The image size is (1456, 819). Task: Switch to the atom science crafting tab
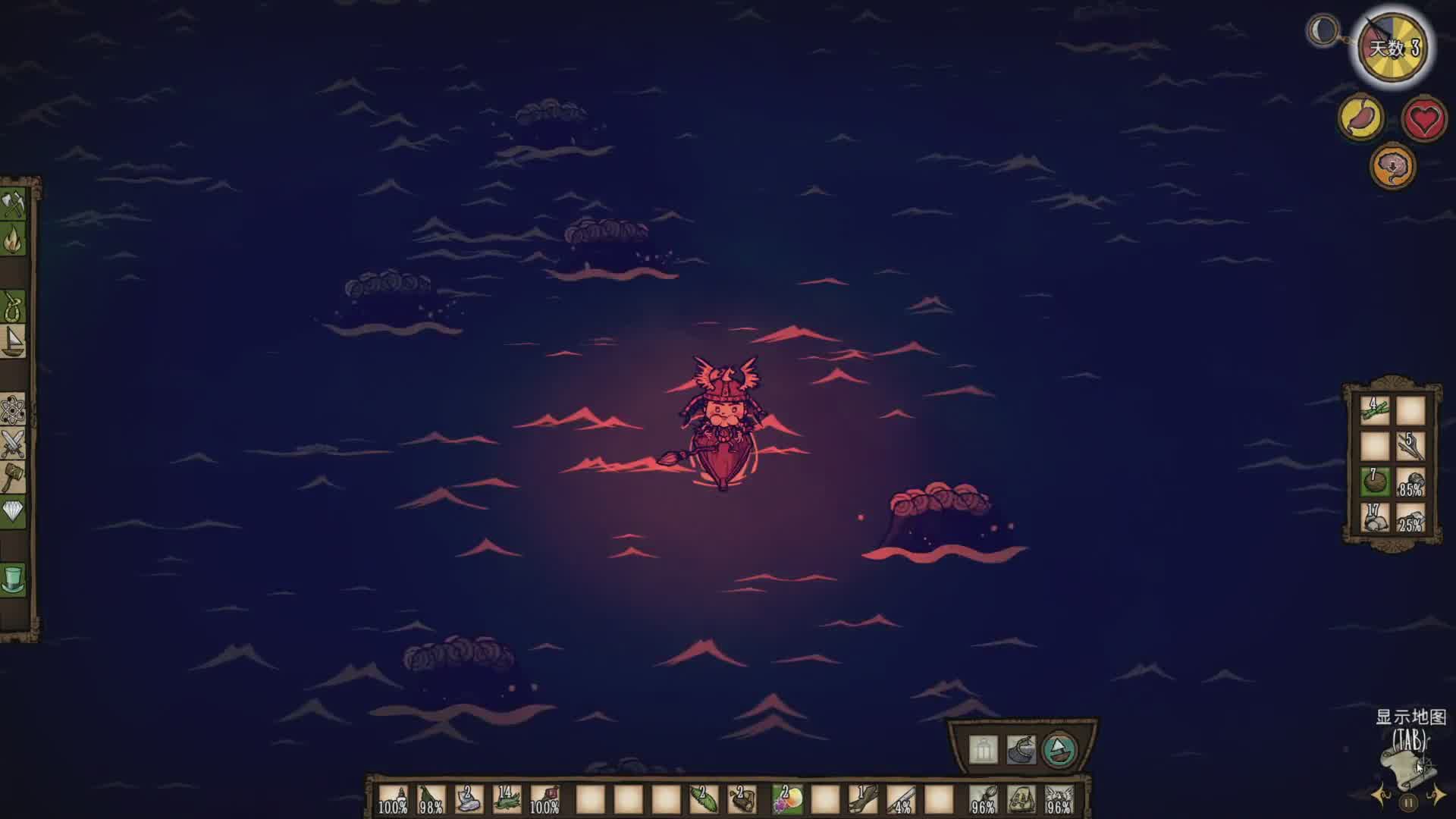(x=14, y=410)
